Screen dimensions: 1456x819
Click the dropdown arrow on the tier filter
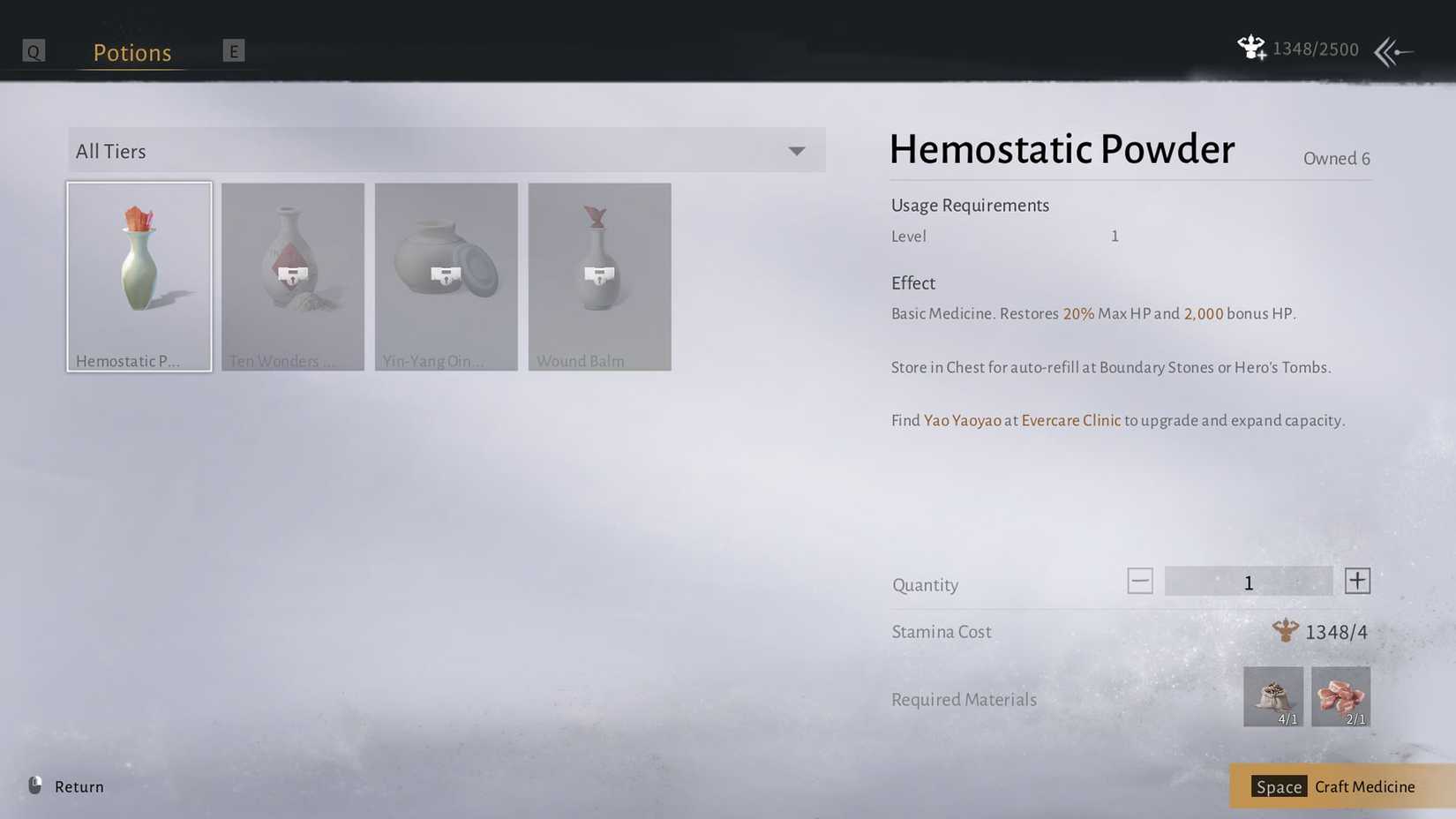click(x=796, y=151)
